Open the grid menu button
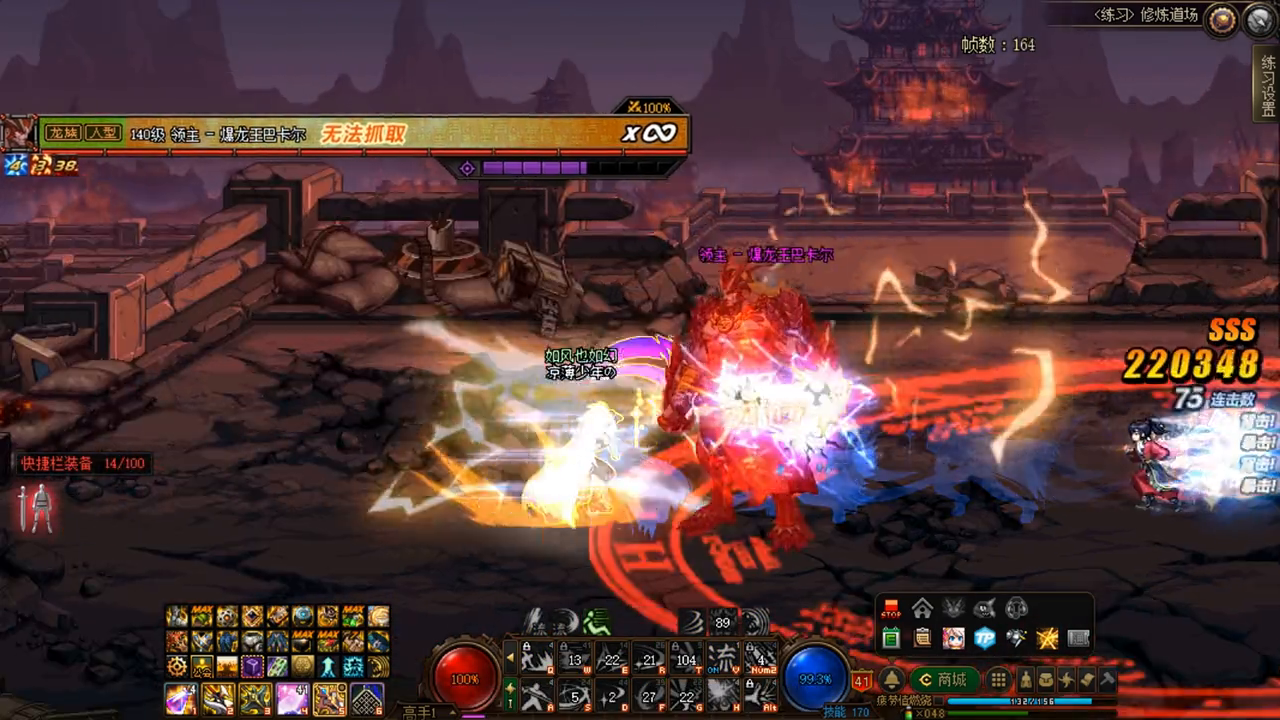The height and width of the screenshot is (720, 1280). tap(998, 680)
